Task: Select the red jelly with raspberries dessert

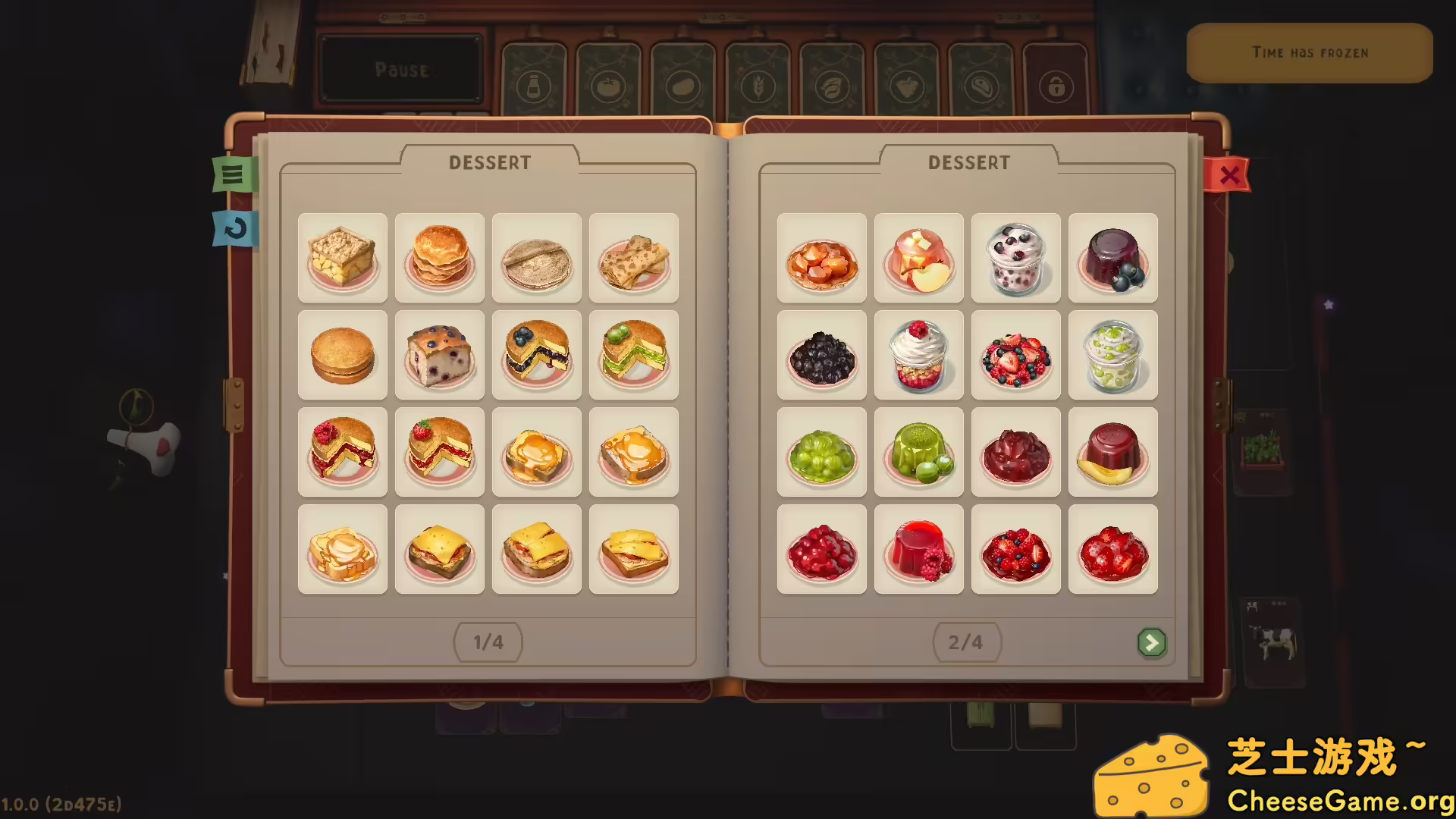Action: pos(918,548)
